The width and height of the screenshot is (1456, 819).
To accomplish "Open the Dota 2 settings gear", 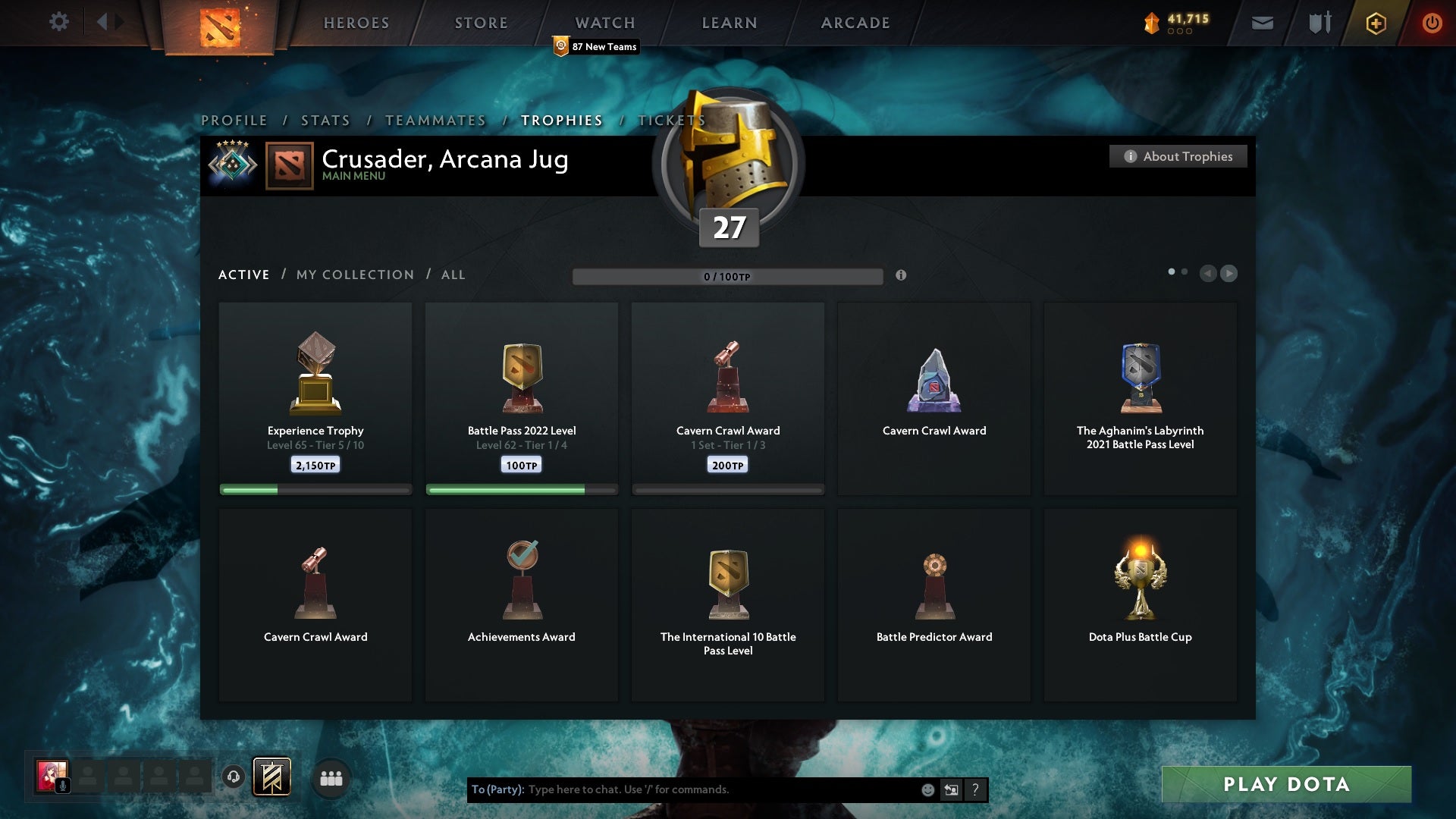I will (x=59, y=22).
